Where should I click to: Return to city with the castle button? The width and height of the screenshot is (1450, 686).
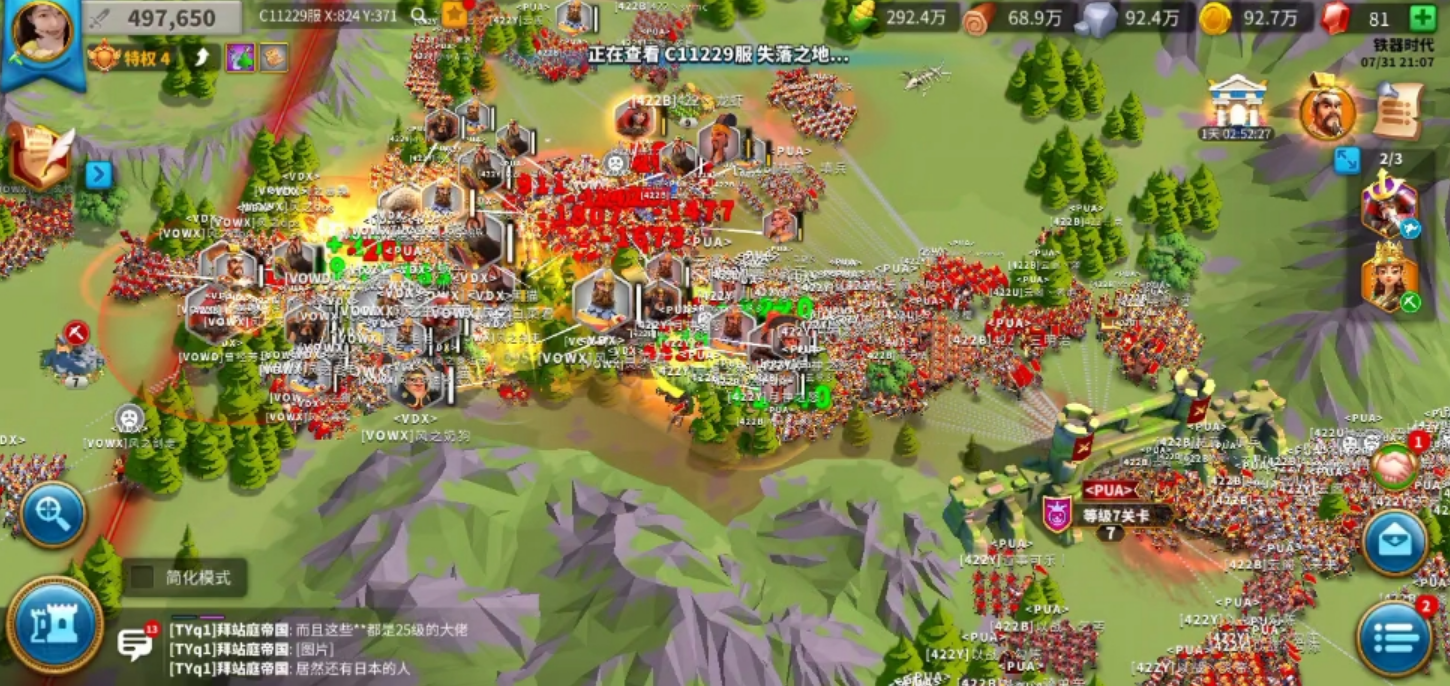point(55,624)
